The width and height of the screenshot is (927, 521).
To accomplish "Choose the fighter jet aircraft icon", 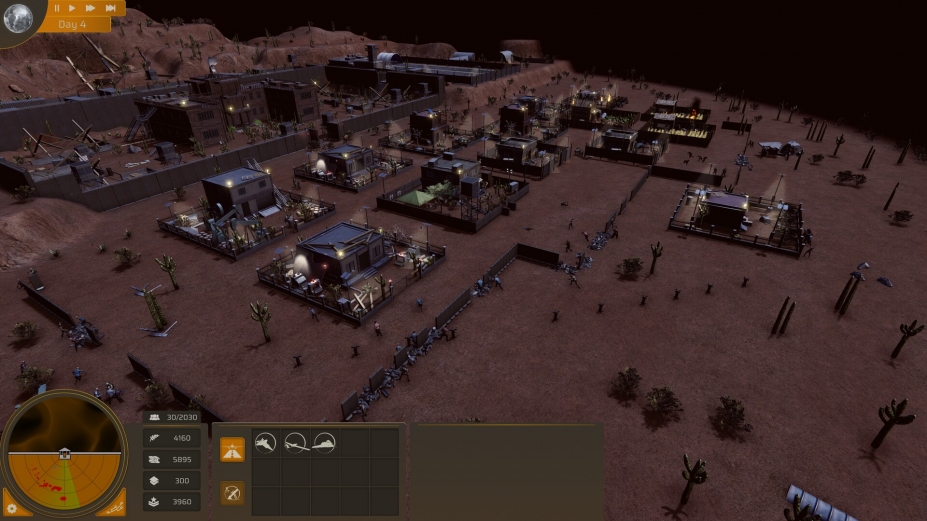I will (x=265, y=442).
